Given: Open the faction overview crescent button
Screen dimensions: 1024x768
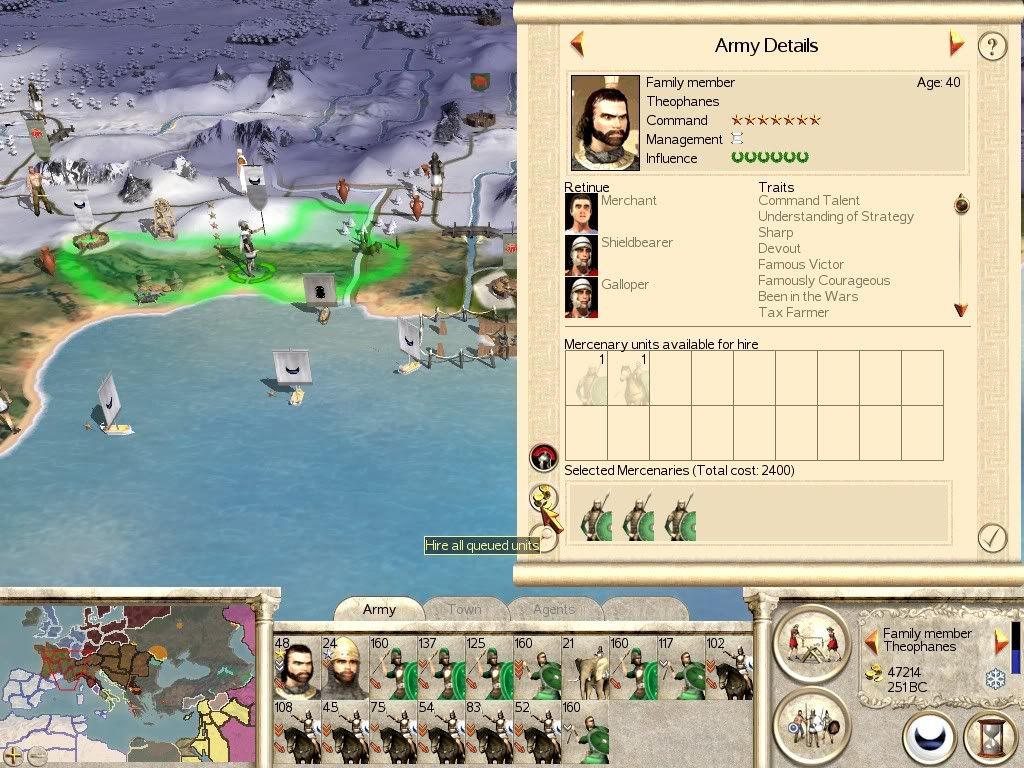Looking at the screenshot, I should (929, 738).
